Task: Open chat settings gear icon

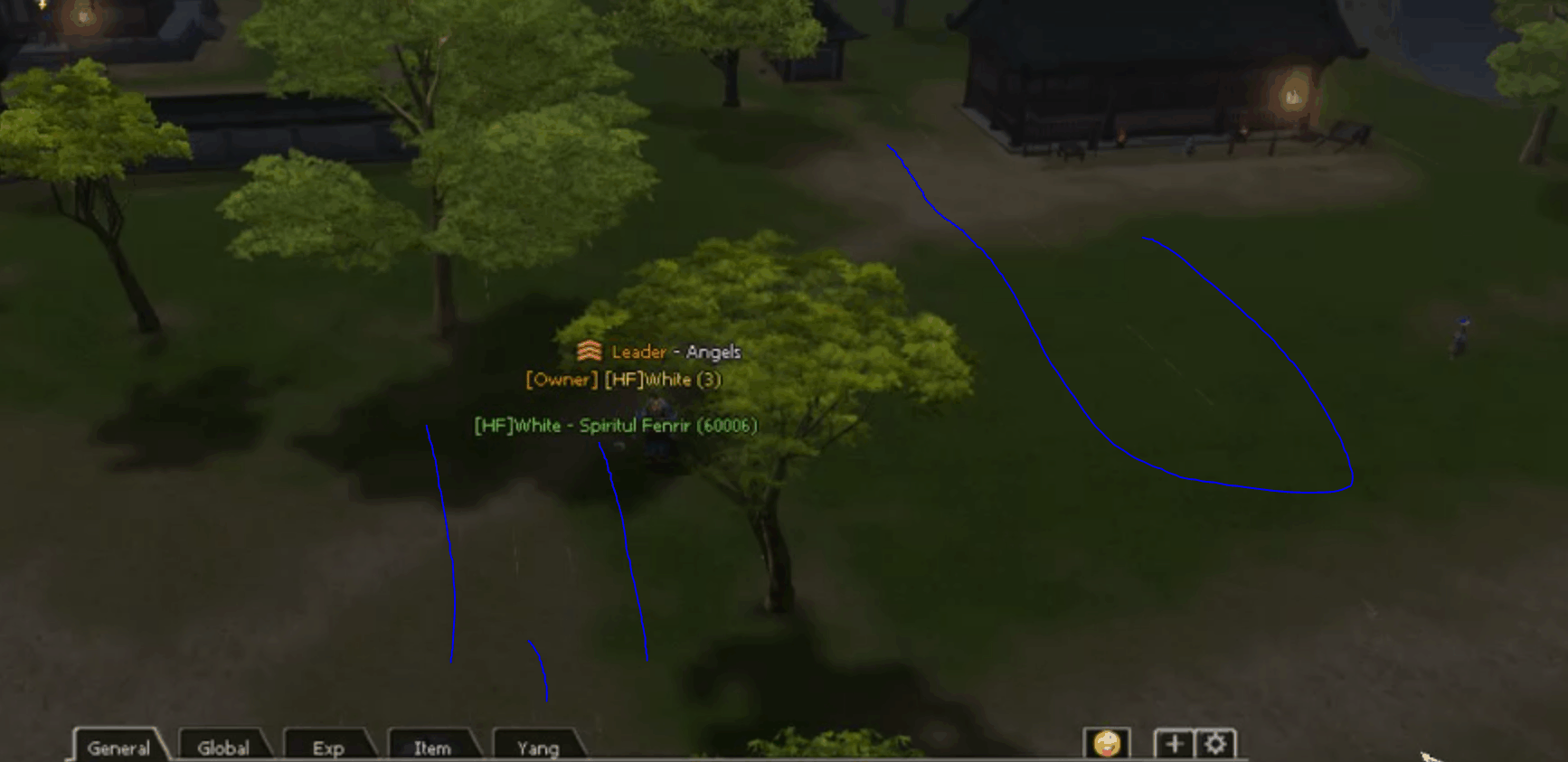Action: (x=1215, y=744)
